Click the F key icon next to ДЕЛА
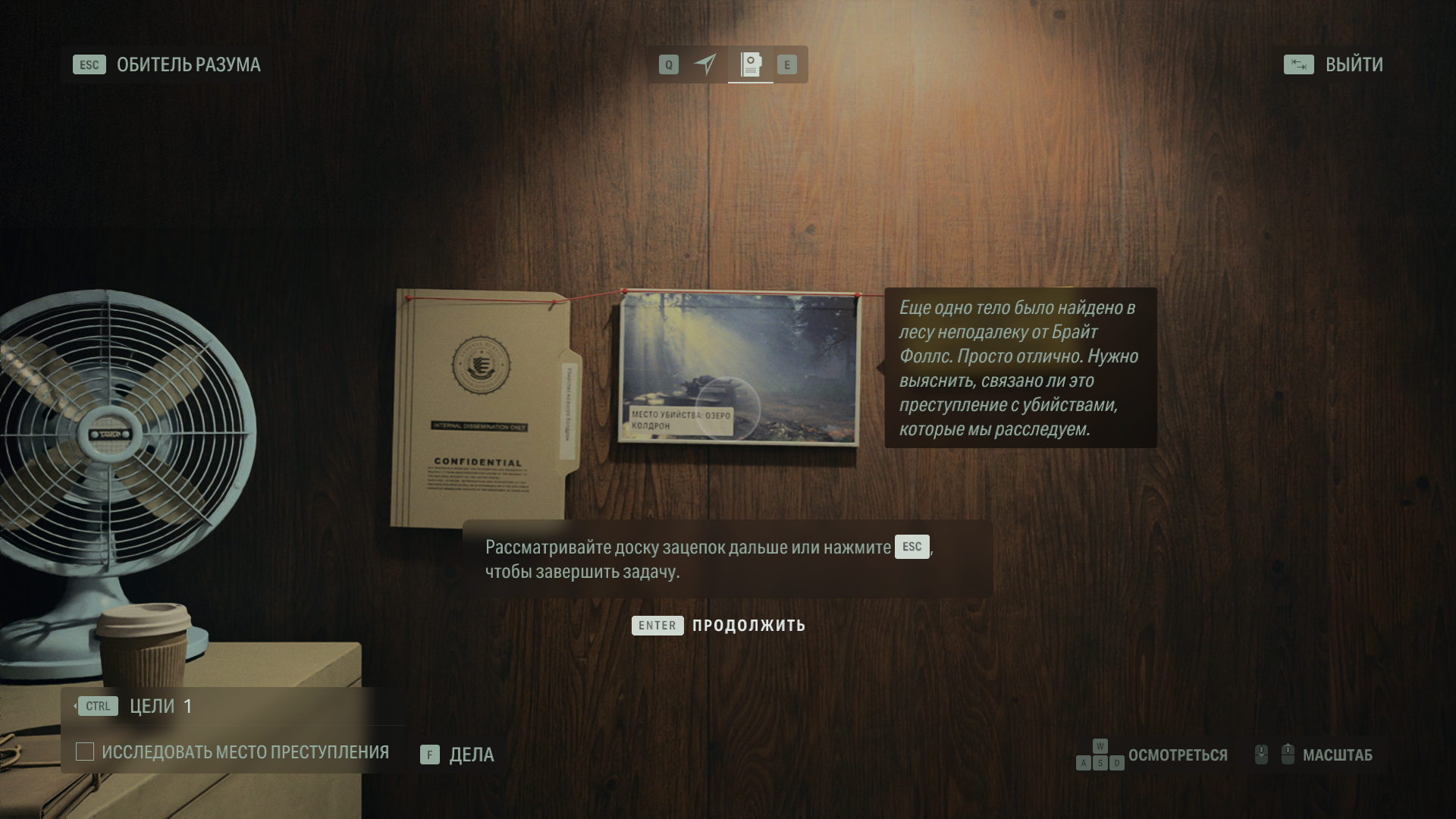The width and height of the screenshot is (1456, 819). 430,755
